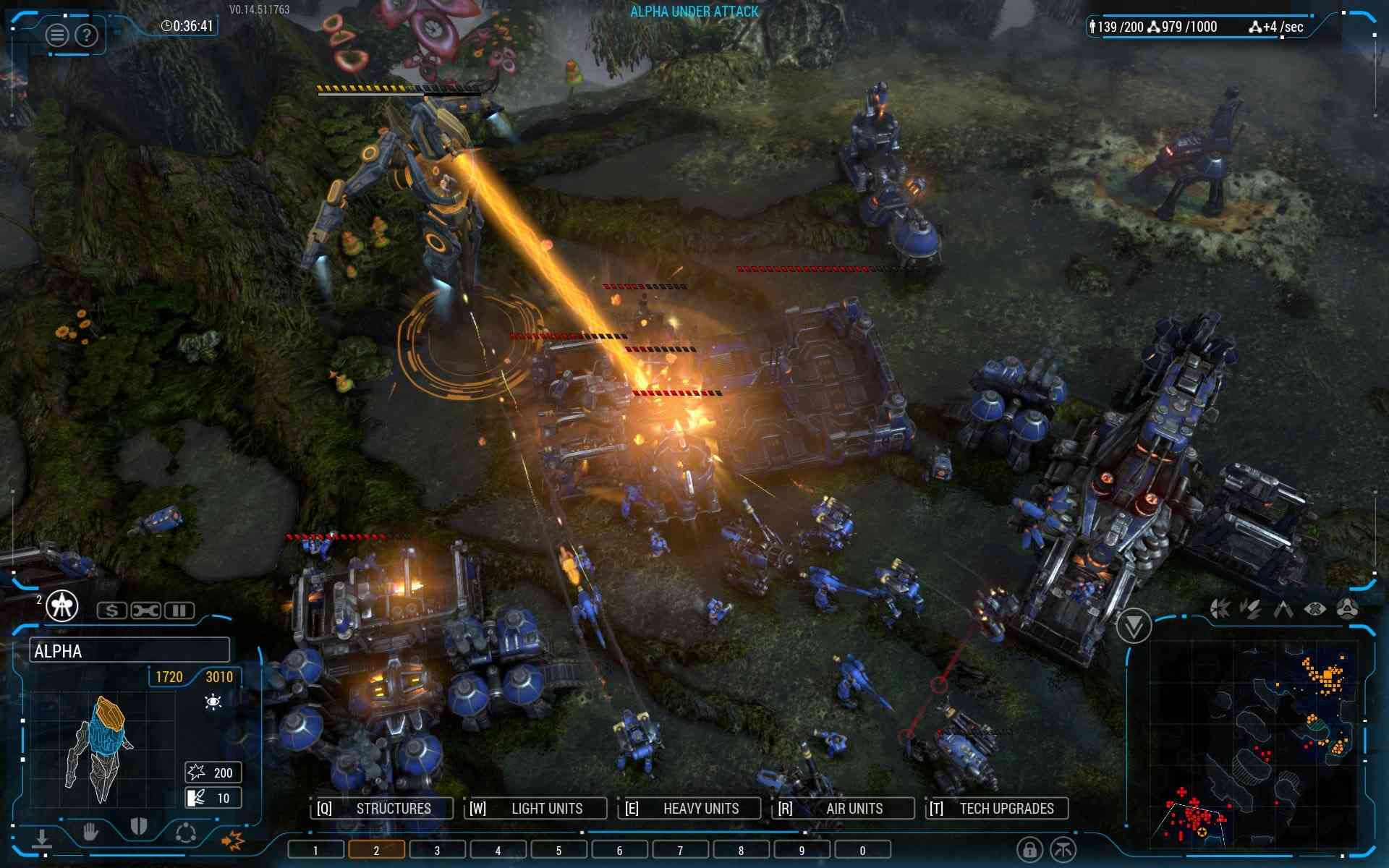Toggle the pause production button
The width and height of the screenshot is (1389, 868).
point(179,610)
